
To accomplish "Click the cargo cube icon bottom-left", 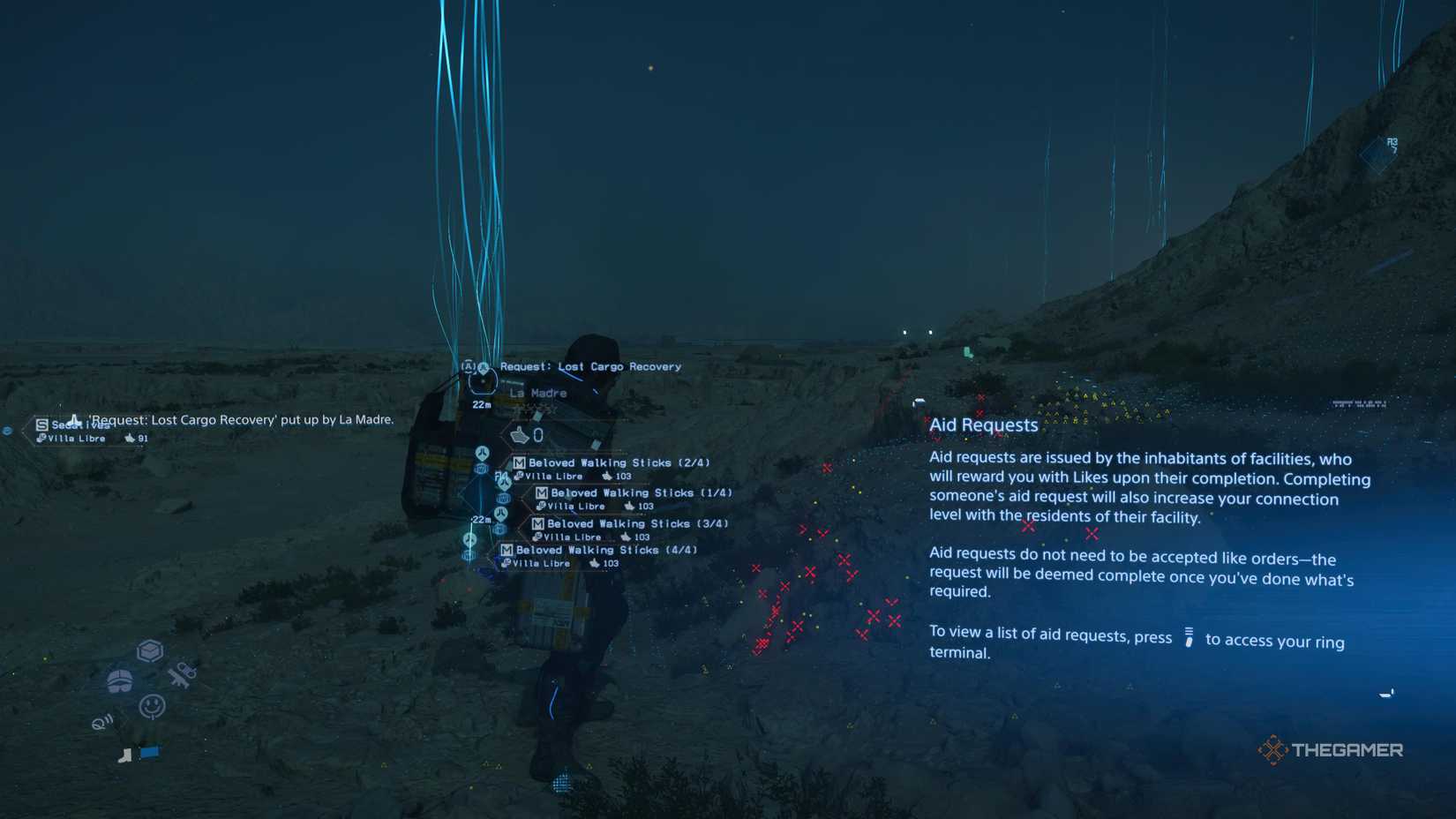I will 150,650.
